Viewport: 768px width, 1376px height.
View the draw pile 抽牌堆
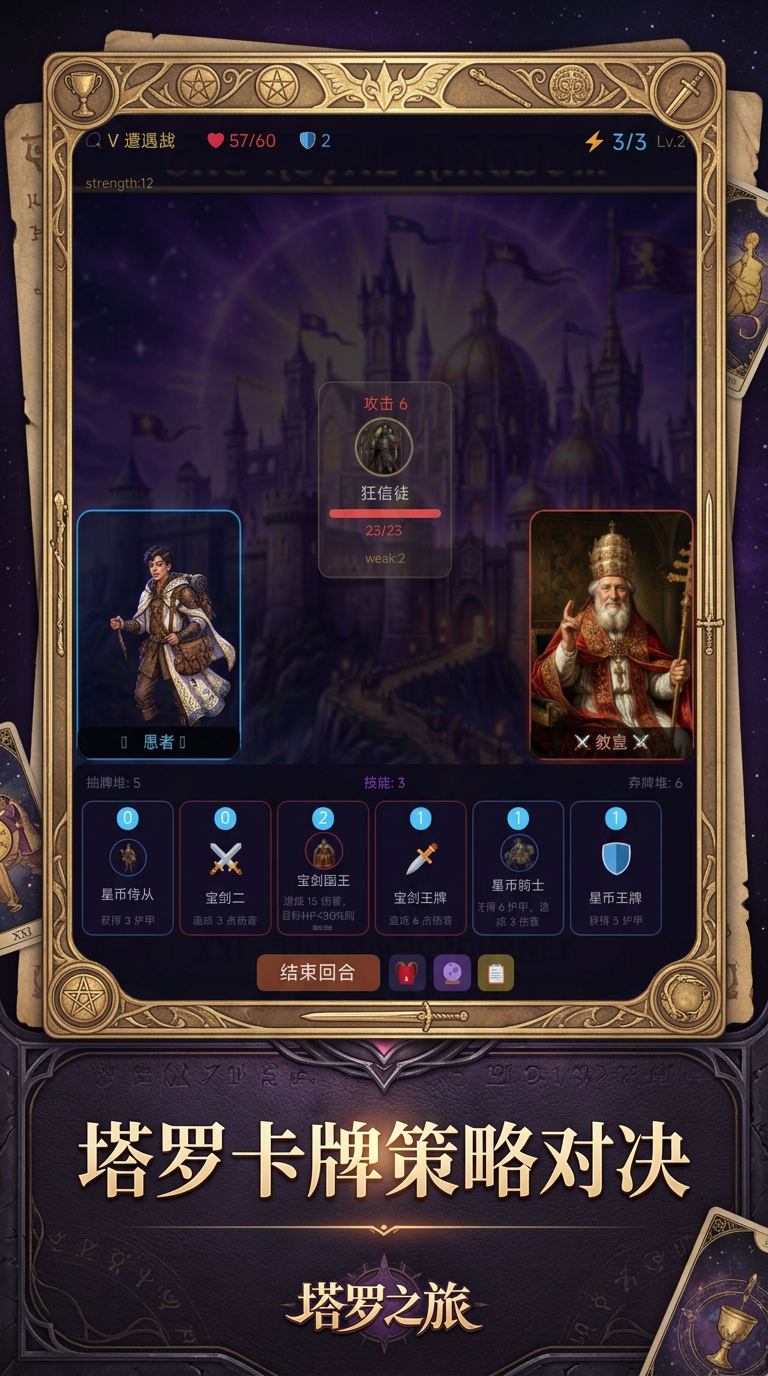pyautogui.click(x=114, y=783)
